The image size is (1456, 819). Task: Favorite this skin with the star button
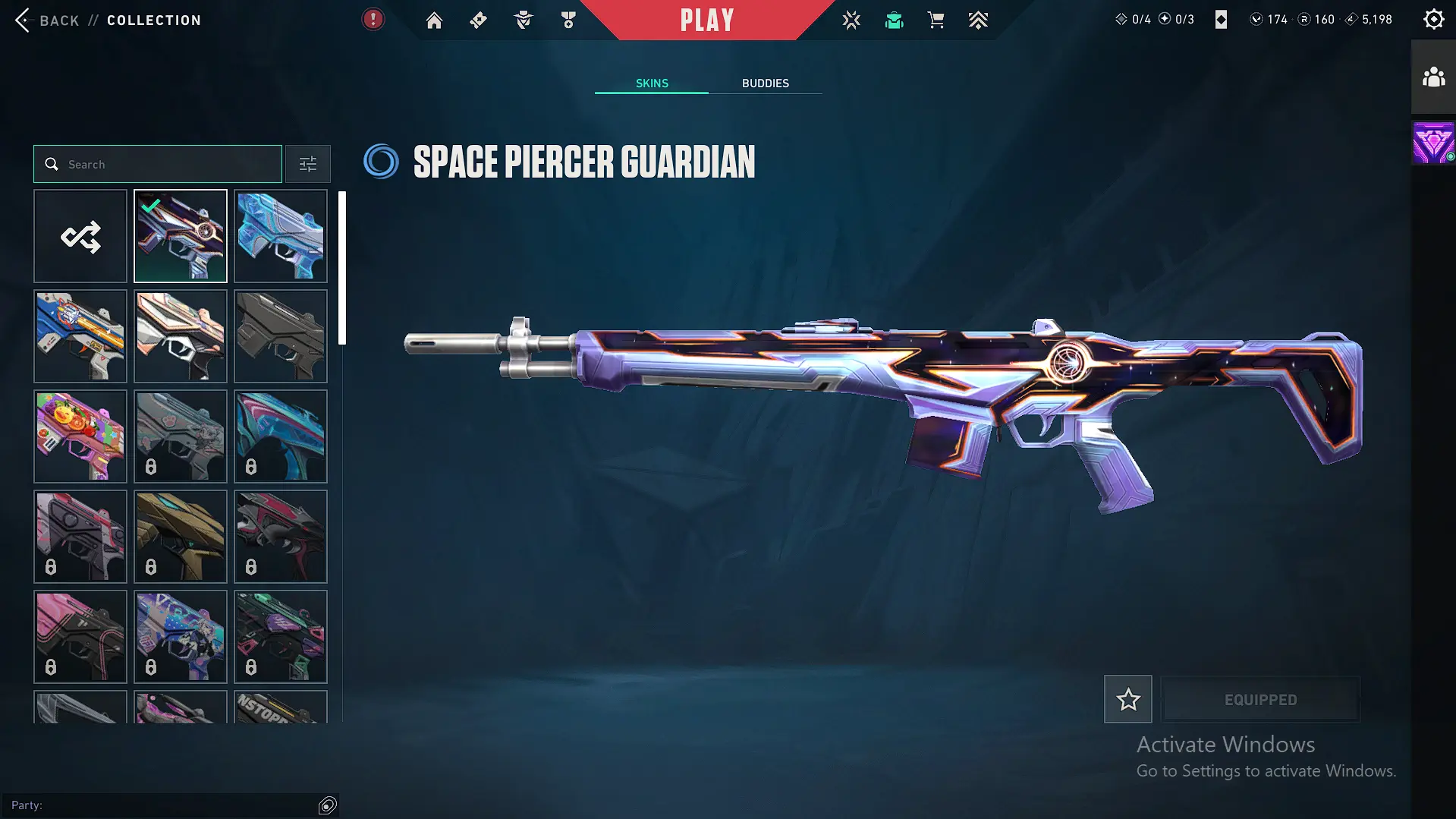tap(1127, 699)
